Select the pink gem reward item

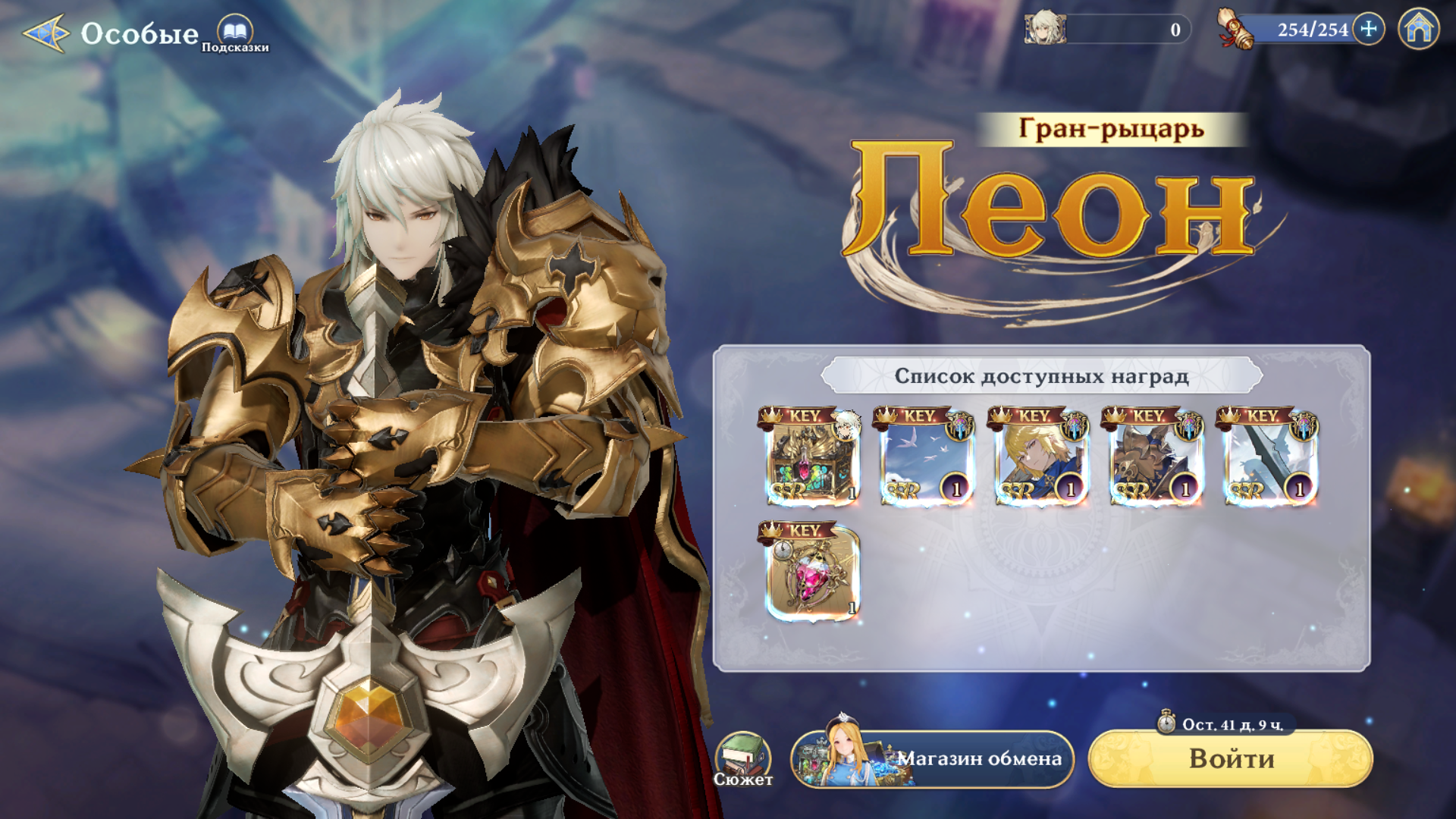click(x=811, y=573)
